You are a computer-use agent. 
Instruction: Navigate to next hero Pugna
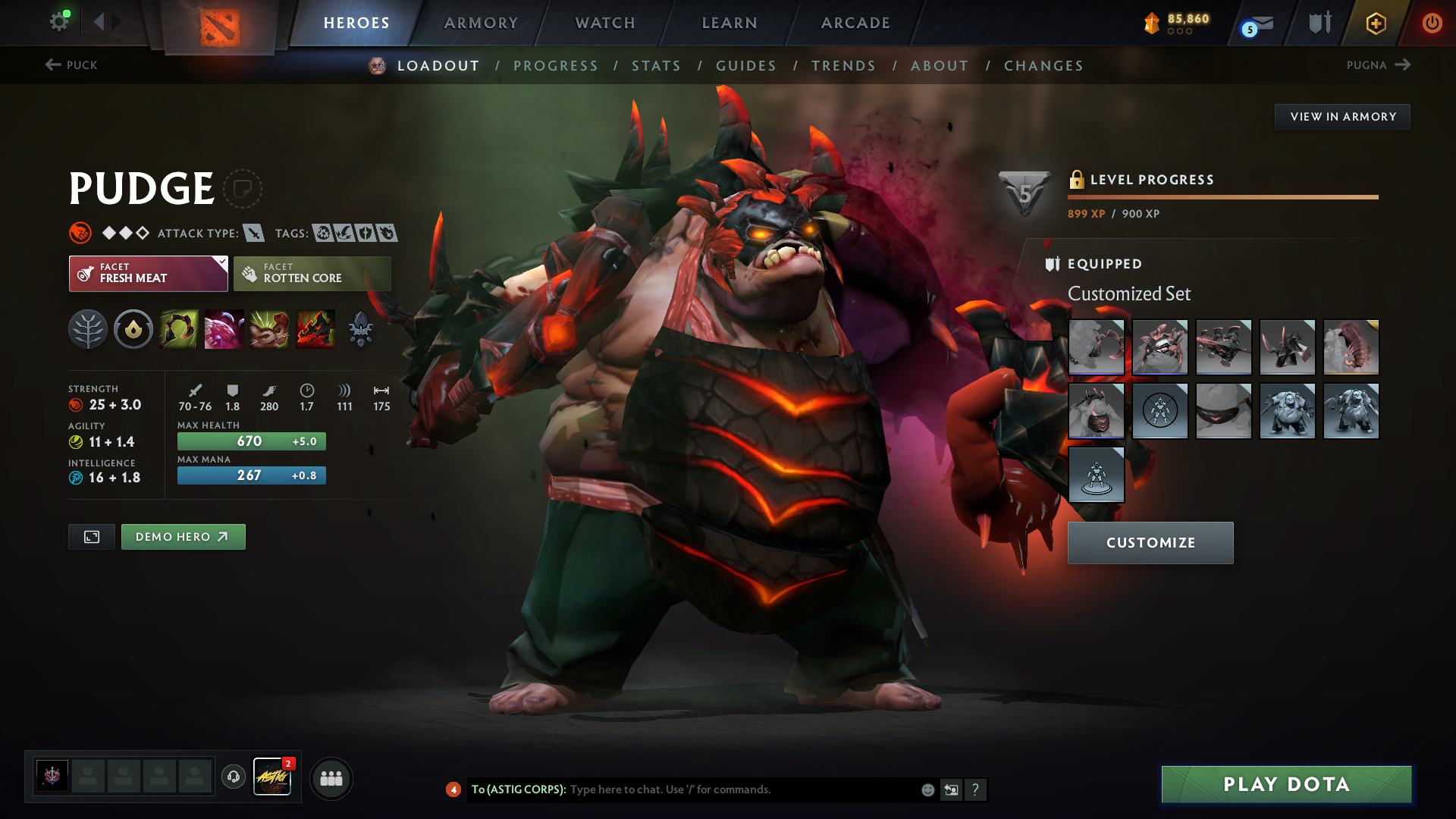1378,65
